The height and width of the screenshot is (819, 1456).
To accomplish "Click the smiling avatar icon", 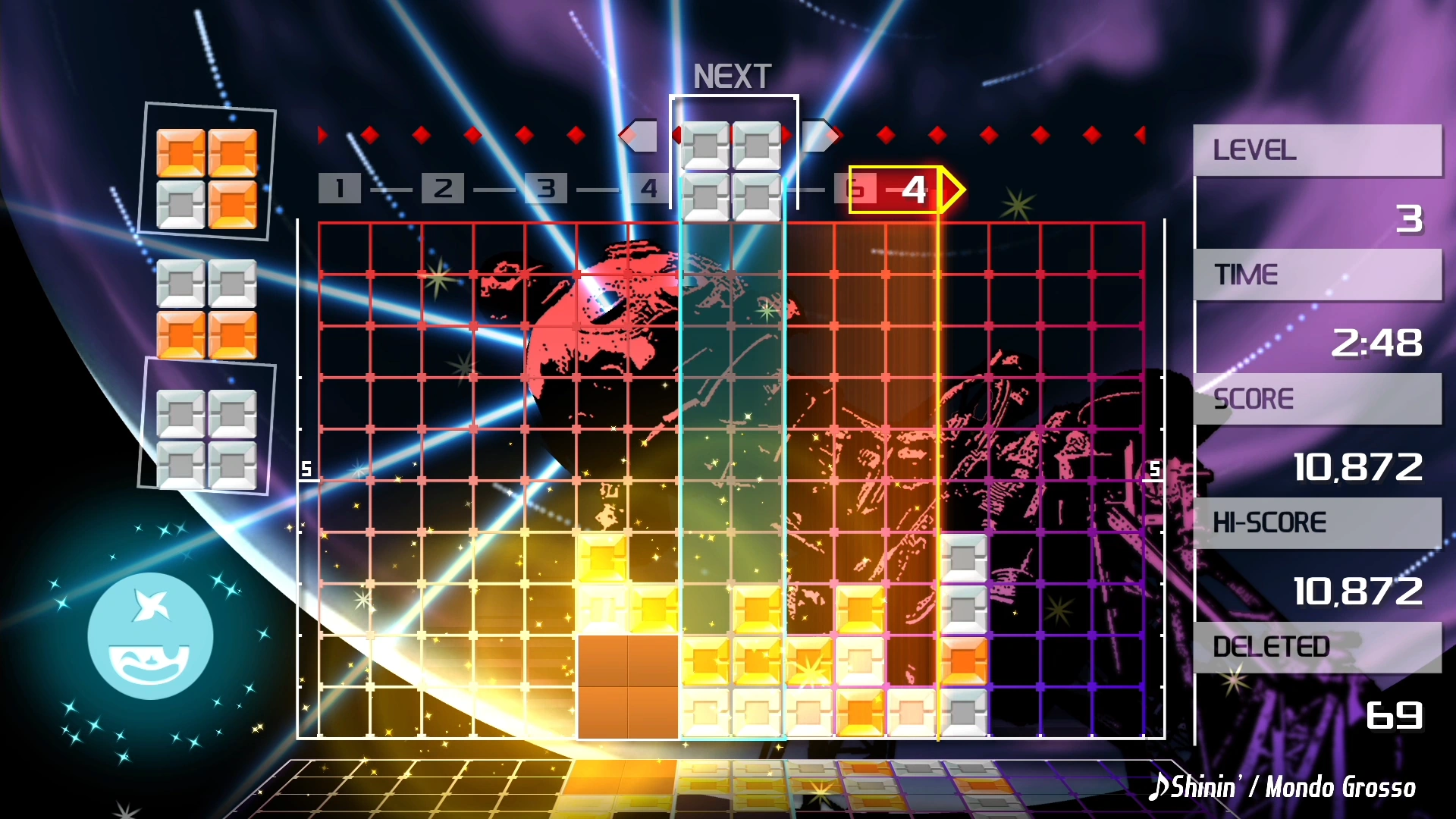I will pyautogui.click(x=150, y=635).
